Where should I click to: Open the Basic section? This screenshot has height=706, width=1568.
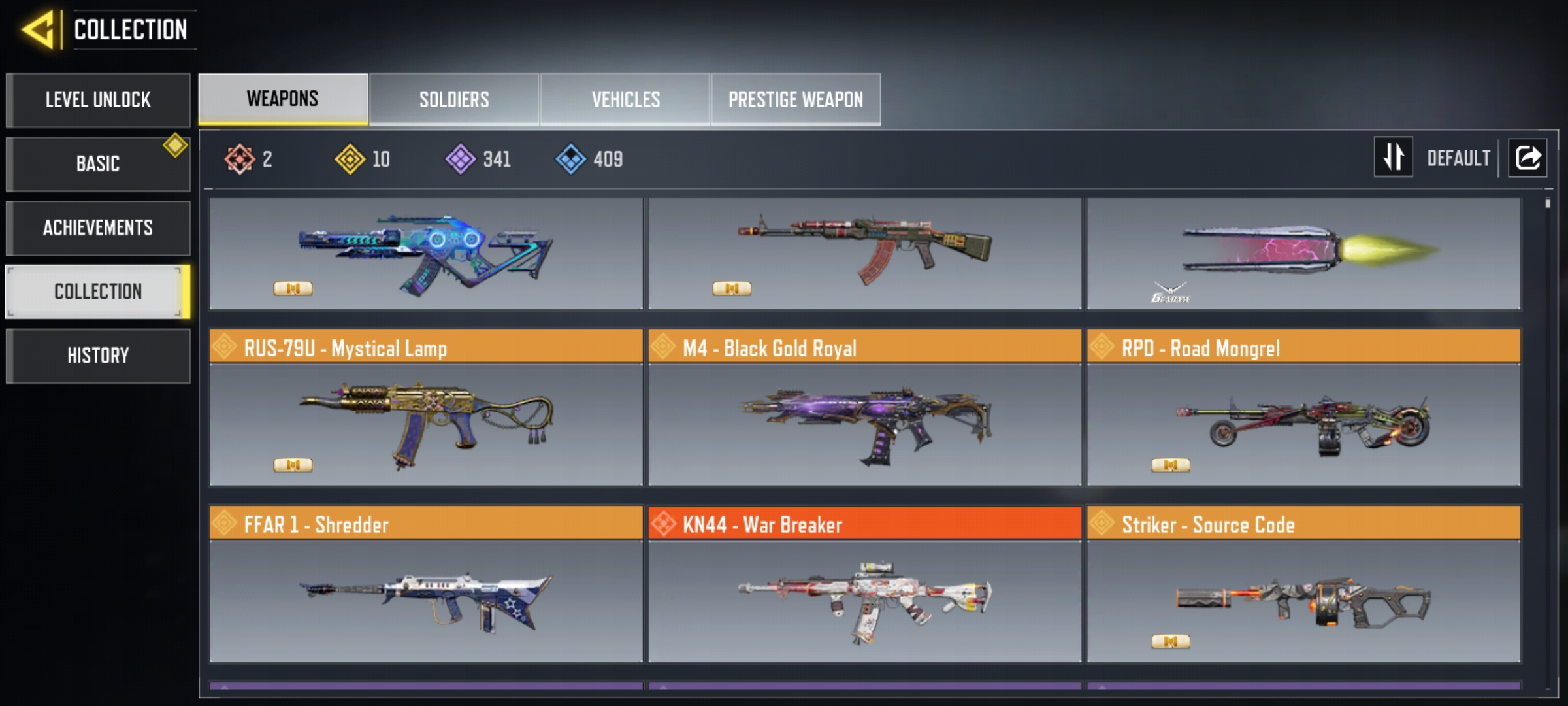(x=98, y=163)
